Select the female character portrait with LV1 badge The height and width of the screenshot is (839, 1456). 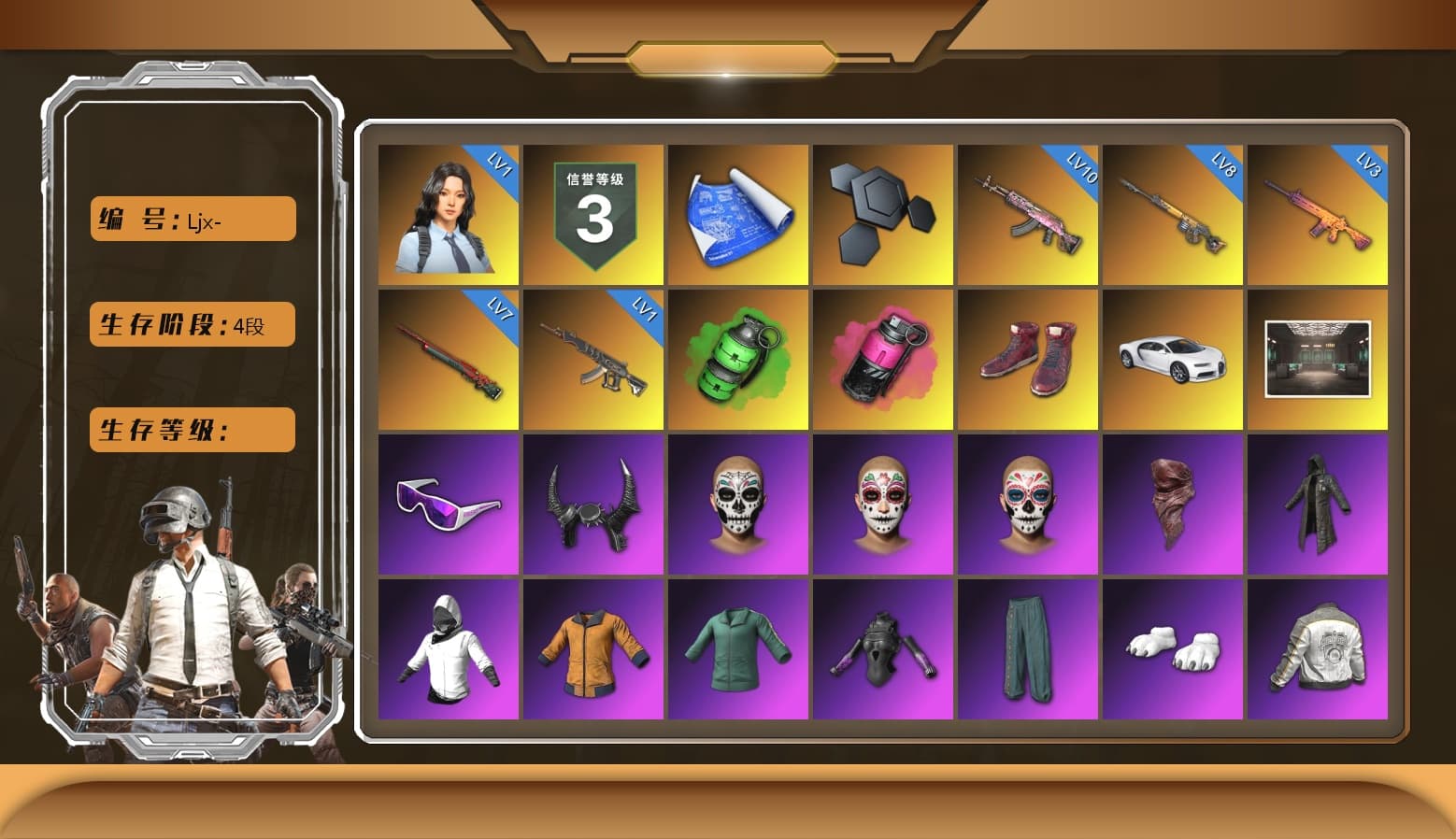450,213
